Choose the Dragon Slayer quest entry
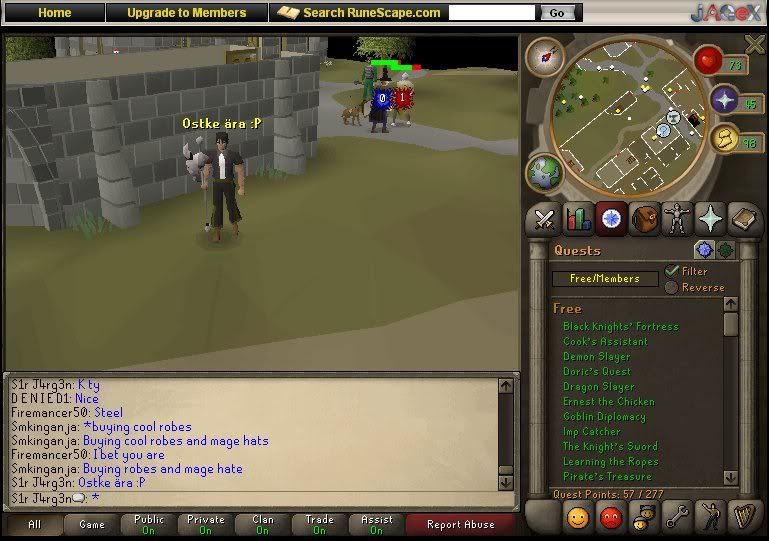 [x=598, y=386]
